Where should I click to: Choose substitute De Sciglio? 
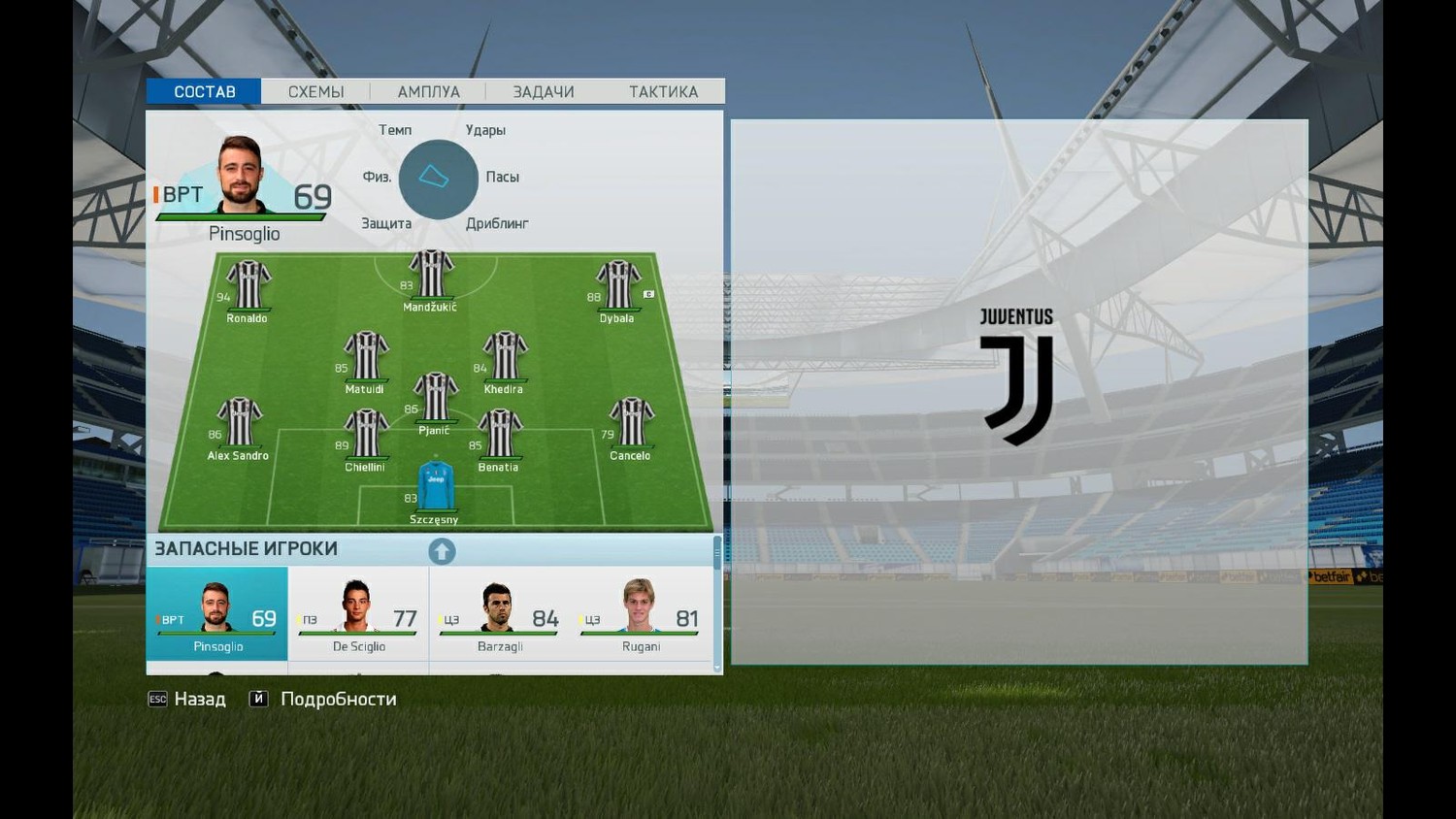pos(358,613)
